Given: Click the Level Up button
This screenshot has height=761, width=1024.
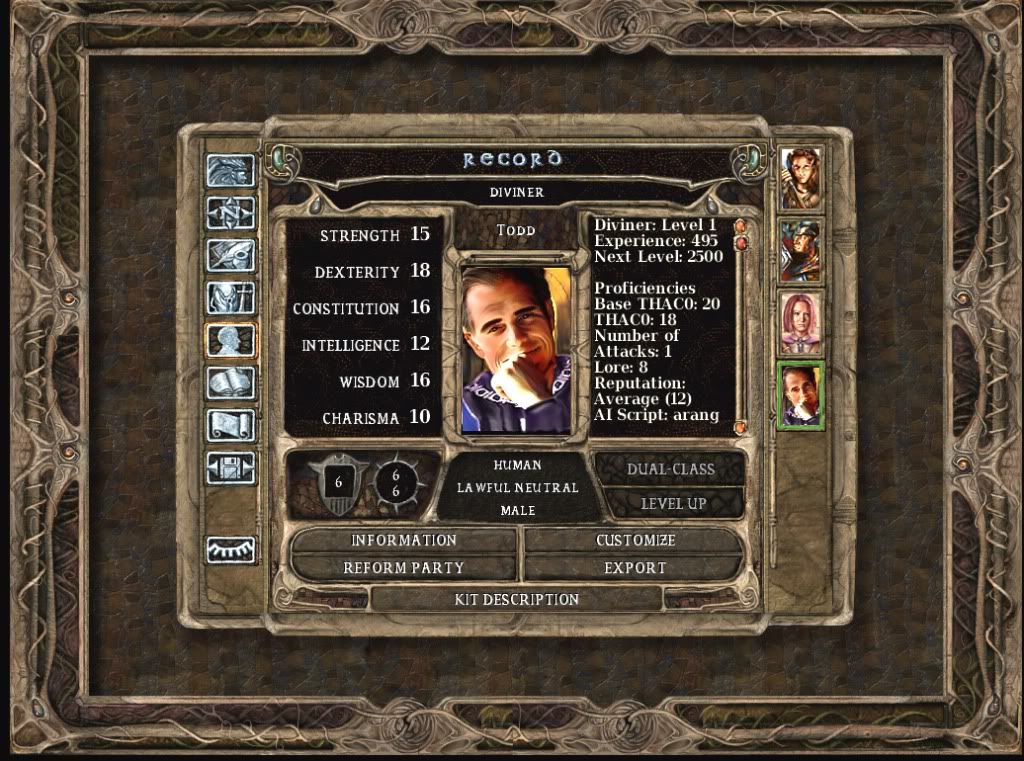Looking at the screenshot, I should coord(673,503).
